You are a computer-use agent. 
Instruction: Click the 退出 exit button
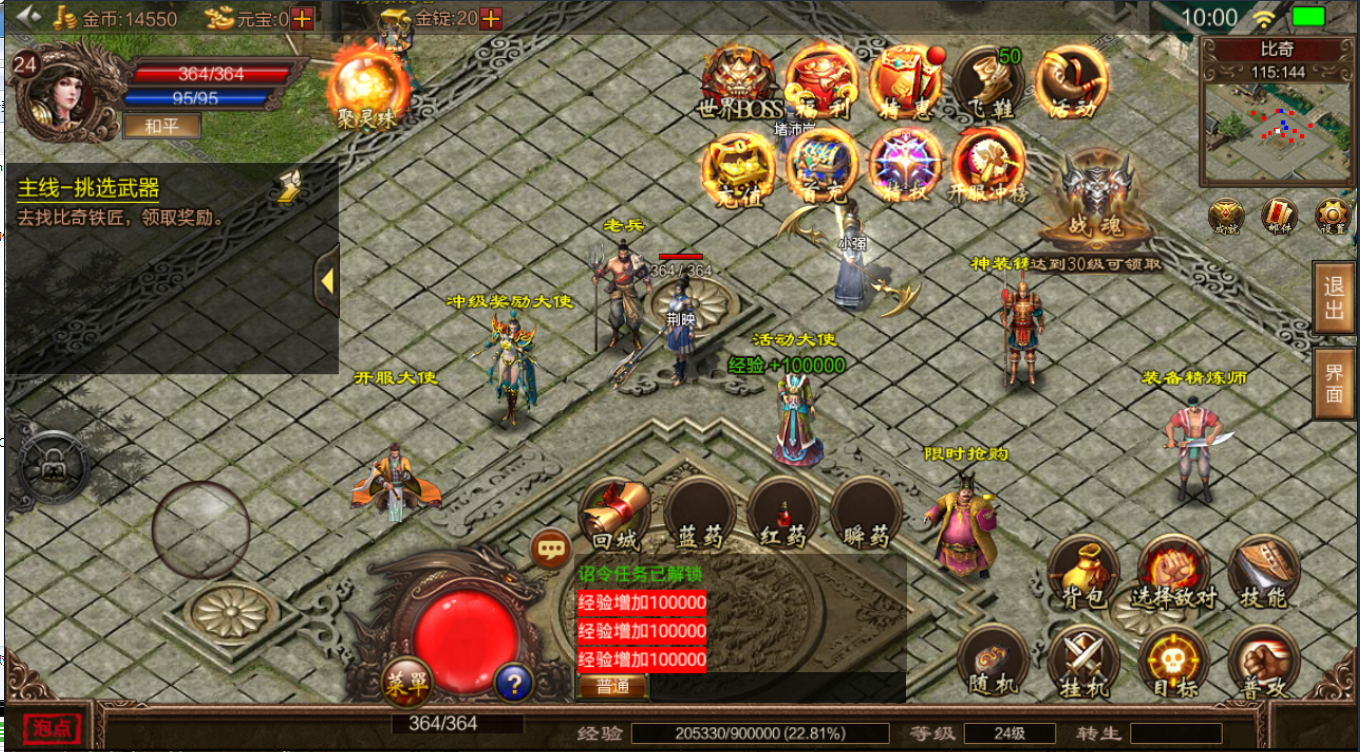click(x=1334, y=297)
